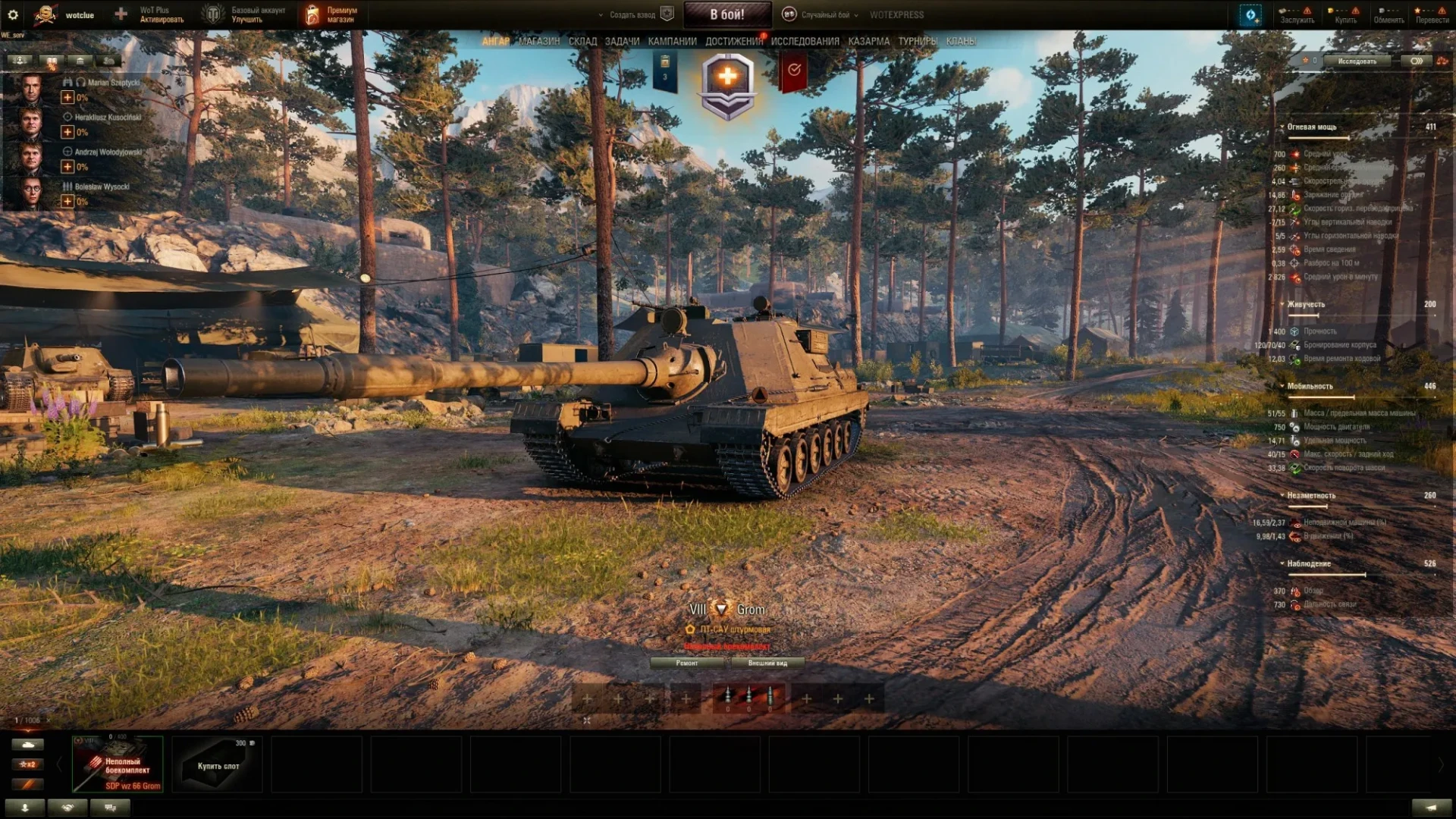
Task: Open the Случайный бой mode dropdown
Action: pyautogui.click(x=824, y=14)
